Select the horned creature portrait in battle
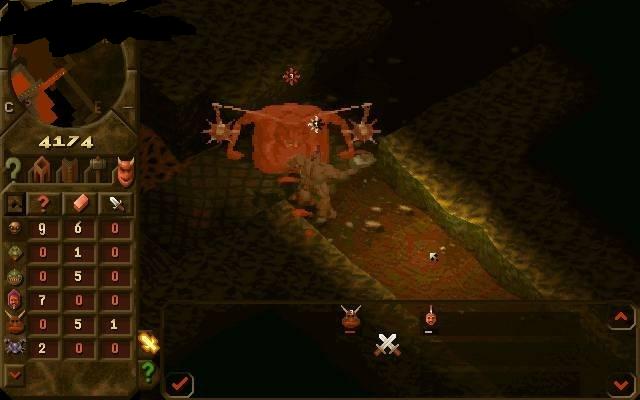The width and height of the screenshot is (640, 400). (x=350, y=319)
